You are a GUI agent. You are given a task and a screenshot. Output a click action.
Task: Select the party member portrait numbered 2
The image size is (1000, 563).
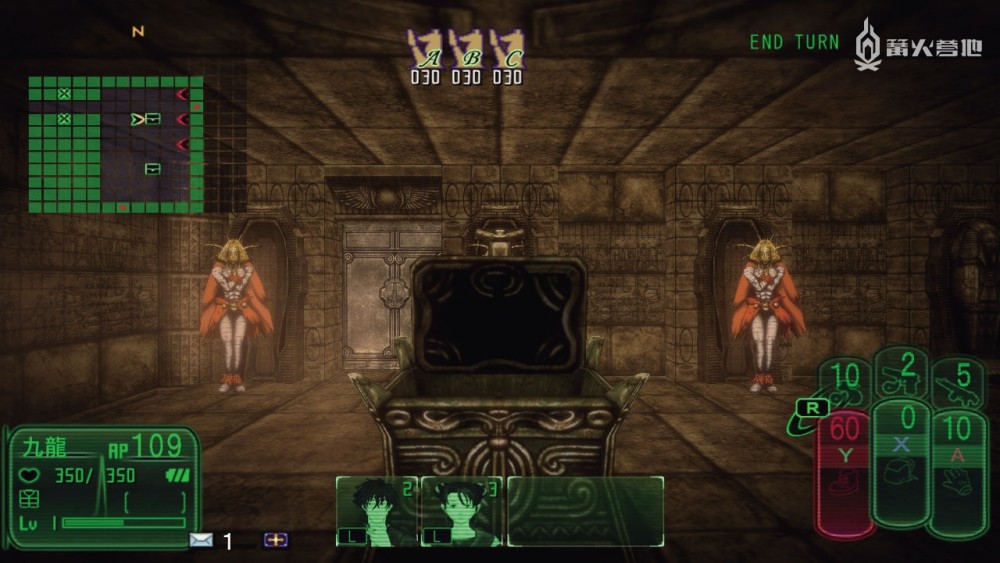(x=377, y=510)
